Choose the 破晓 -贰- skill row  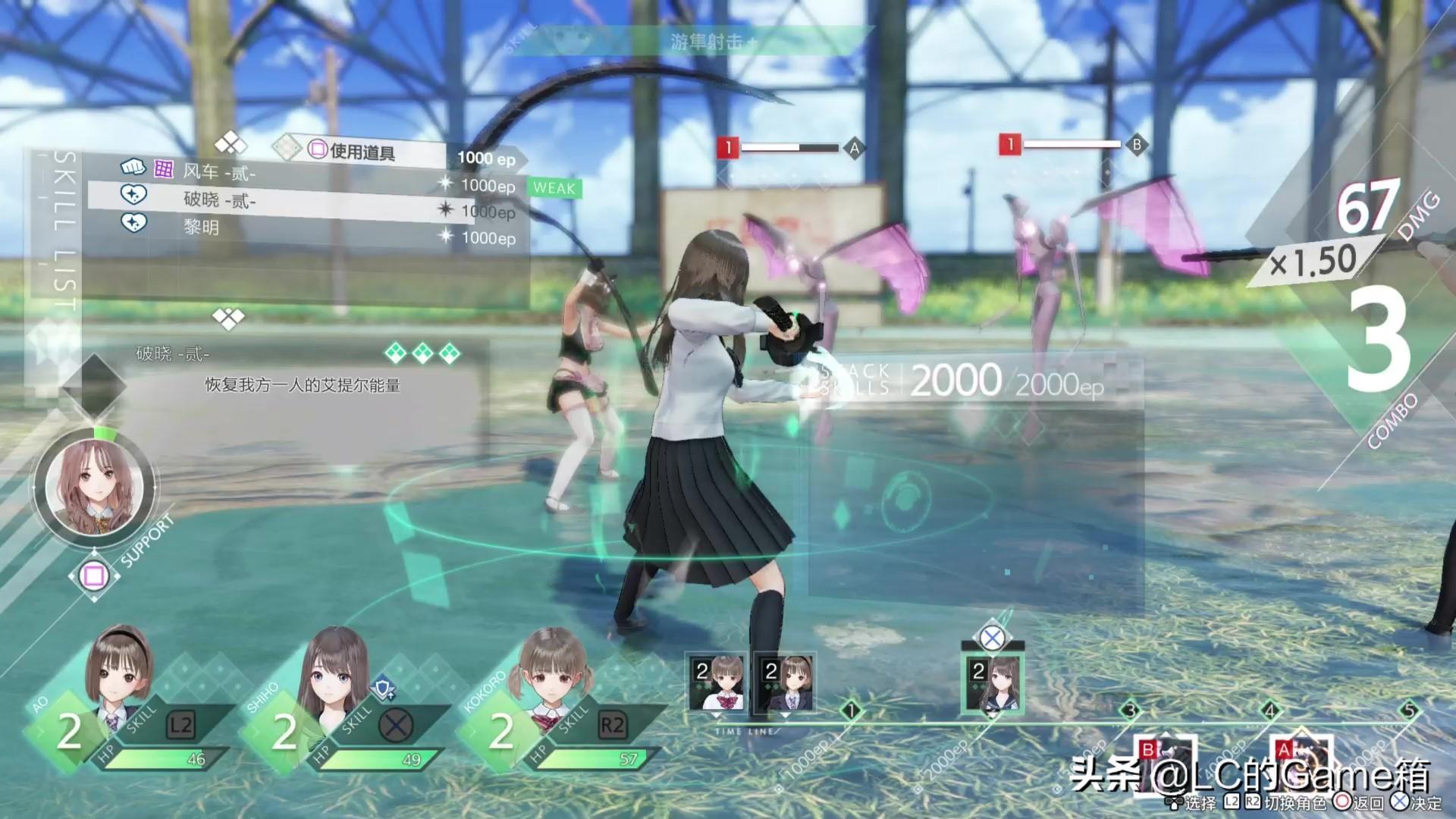coord(220,200)
